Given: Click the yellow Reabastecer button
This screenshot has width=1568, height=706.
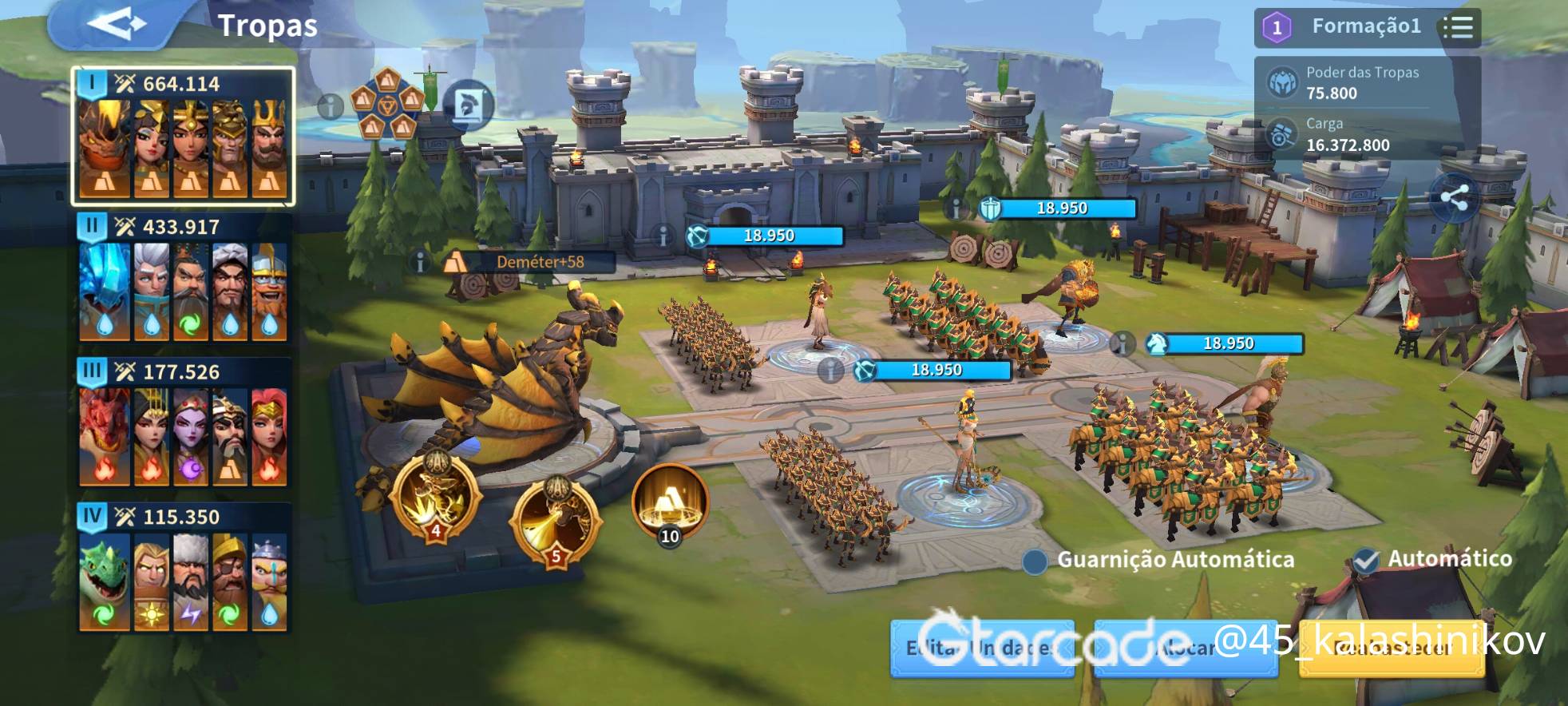Looking at the screenshot, I should coord(1392,648).
